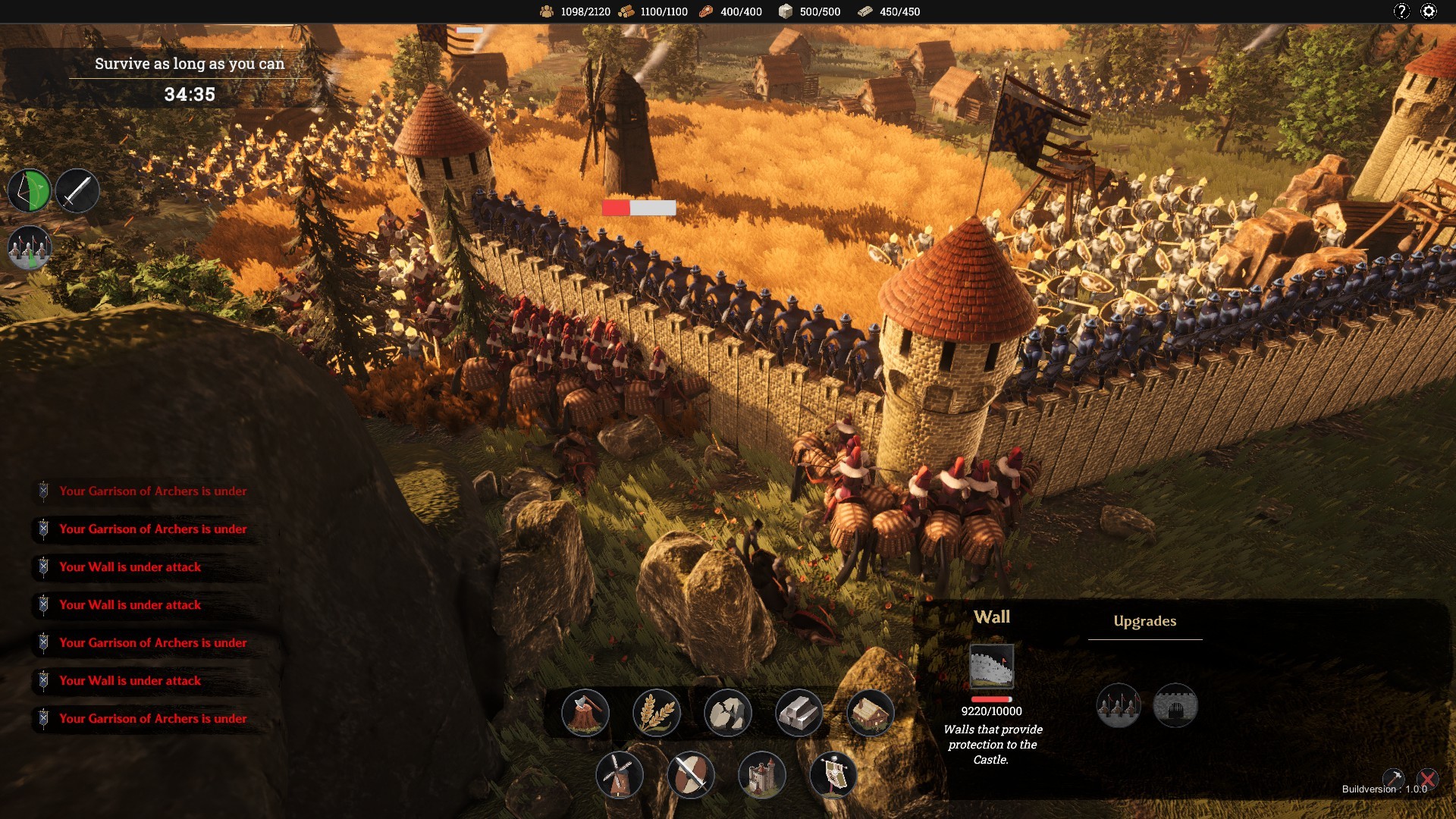Select the castle building icon
Image resolution: width=1456 pixels, height=819 pixels.
(x=762, y=776)
